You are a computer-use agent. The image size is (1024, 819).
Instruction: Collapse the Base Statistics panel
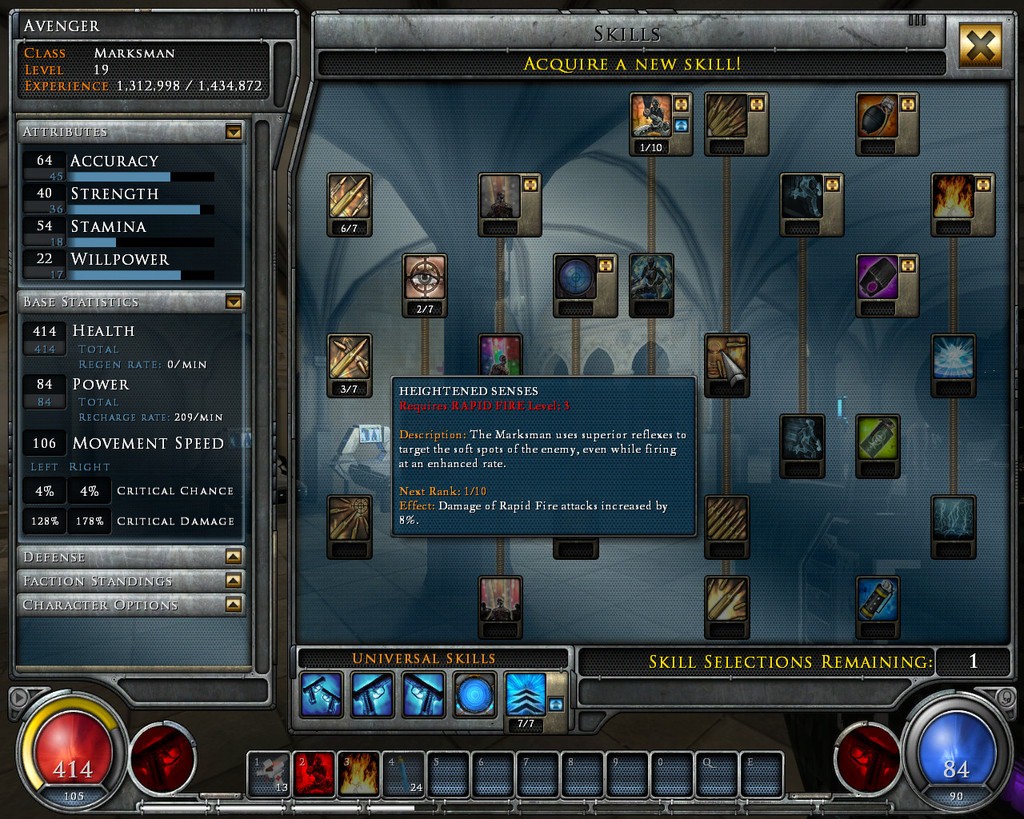tap(233, 301)
